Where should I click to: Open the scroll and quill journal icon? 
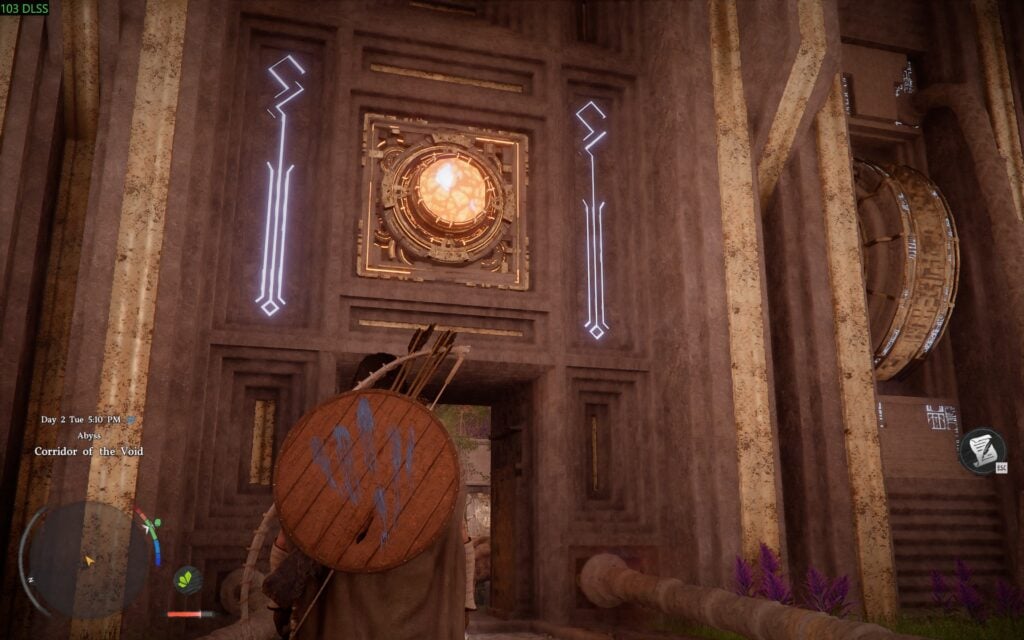click(x=980, y=449)
